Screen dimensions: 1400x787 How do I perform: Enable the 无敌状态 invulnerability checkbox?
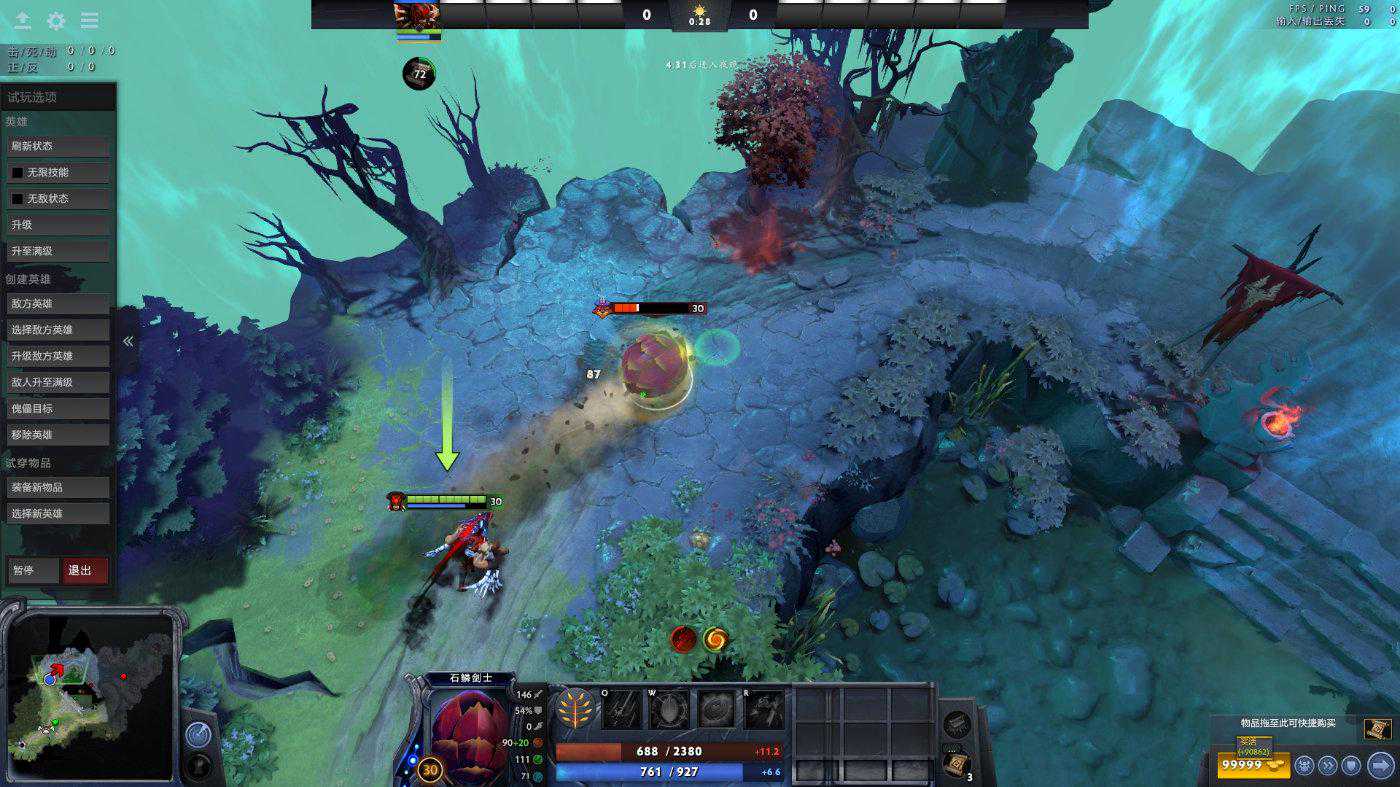click(x=17, y=199)
